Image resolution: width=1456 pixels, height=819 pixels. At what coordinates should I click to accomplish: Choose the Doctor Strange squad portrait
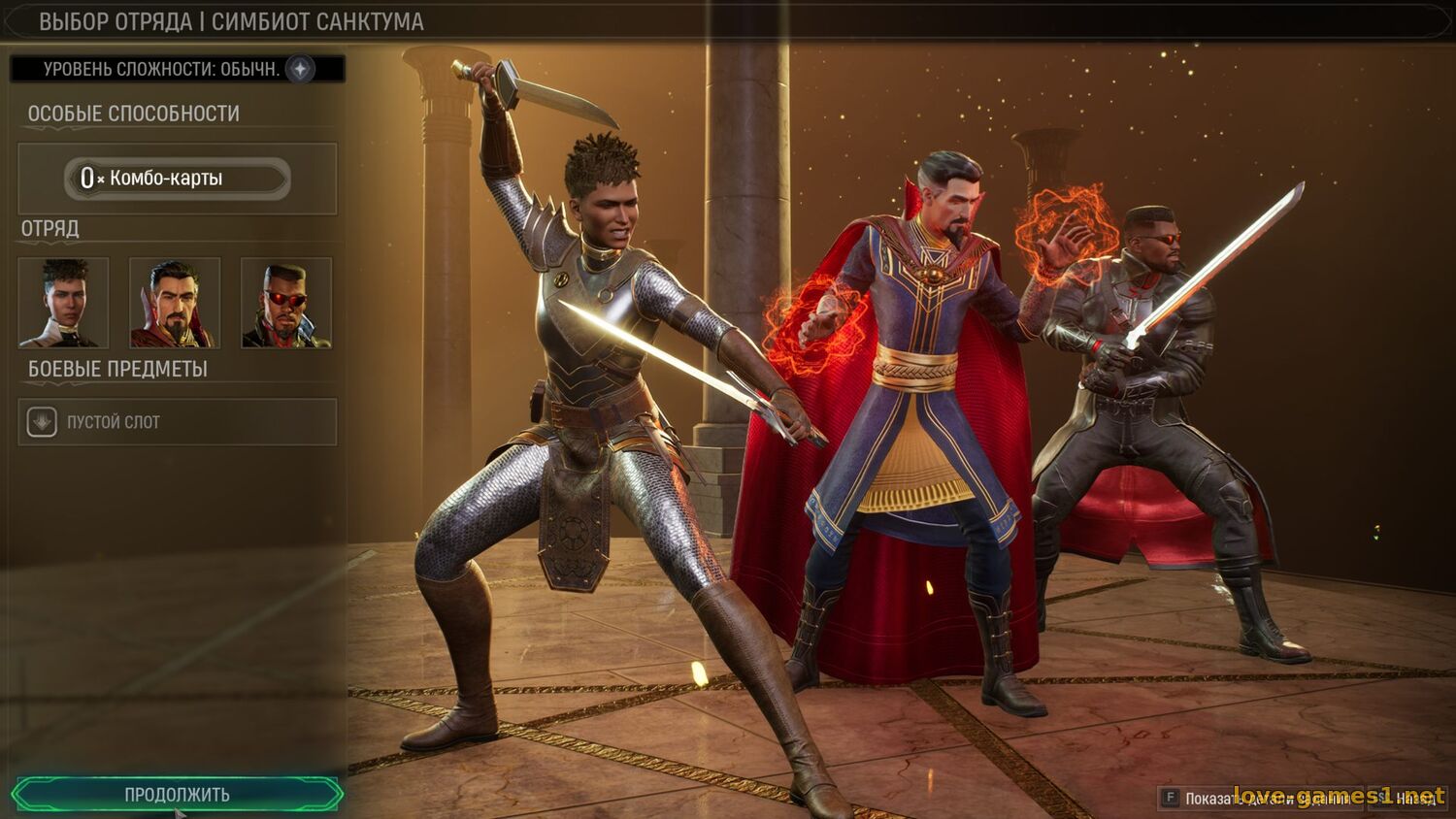tap(175, 302)
